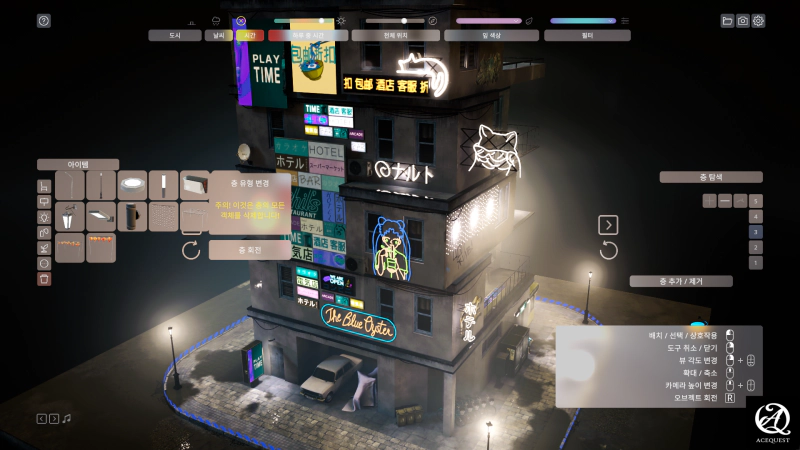Open the folder icon to load a save
Screen dimensions: 800x450
click(x=727, y=20)
